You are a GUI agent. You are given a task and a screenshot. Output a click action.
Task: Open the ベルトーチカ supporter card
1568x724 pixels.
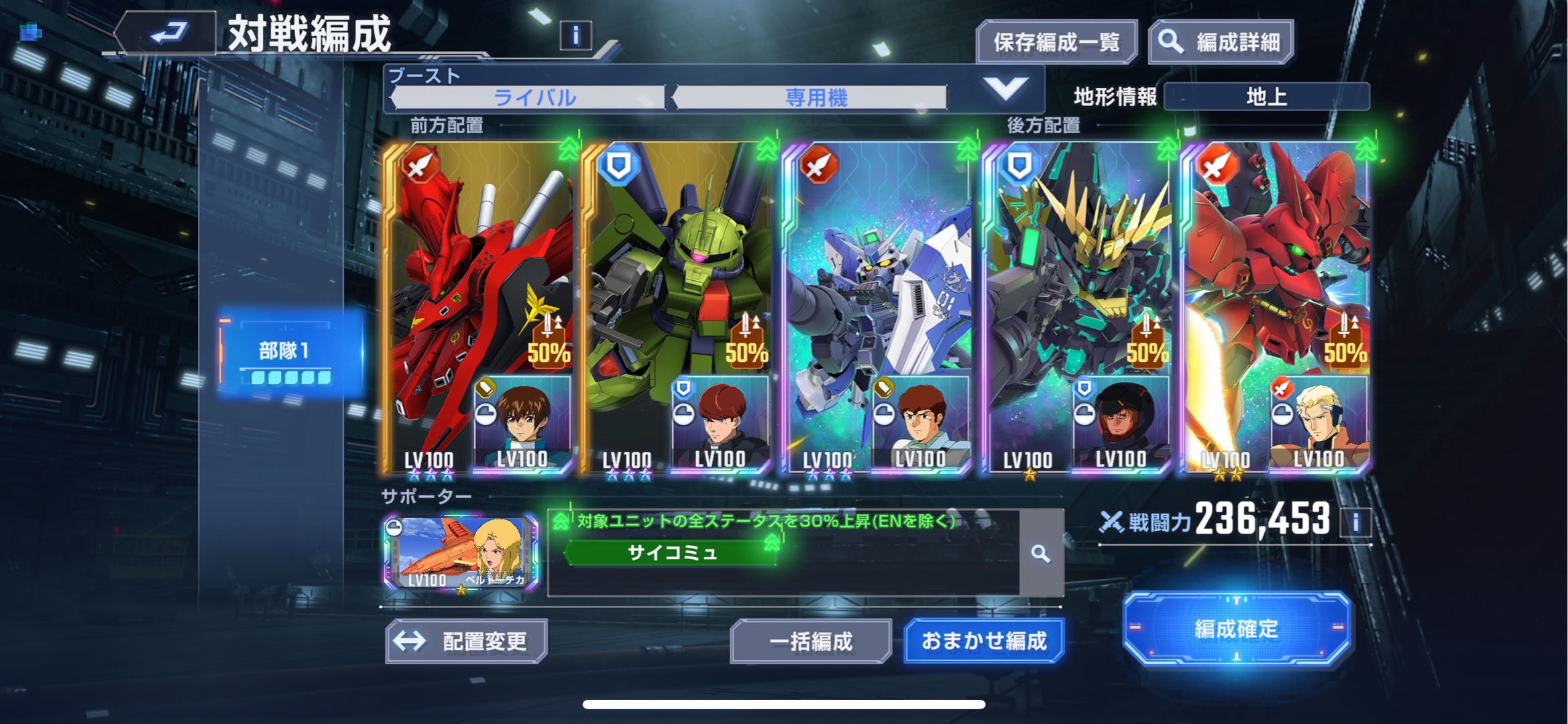tap(461, 554)
